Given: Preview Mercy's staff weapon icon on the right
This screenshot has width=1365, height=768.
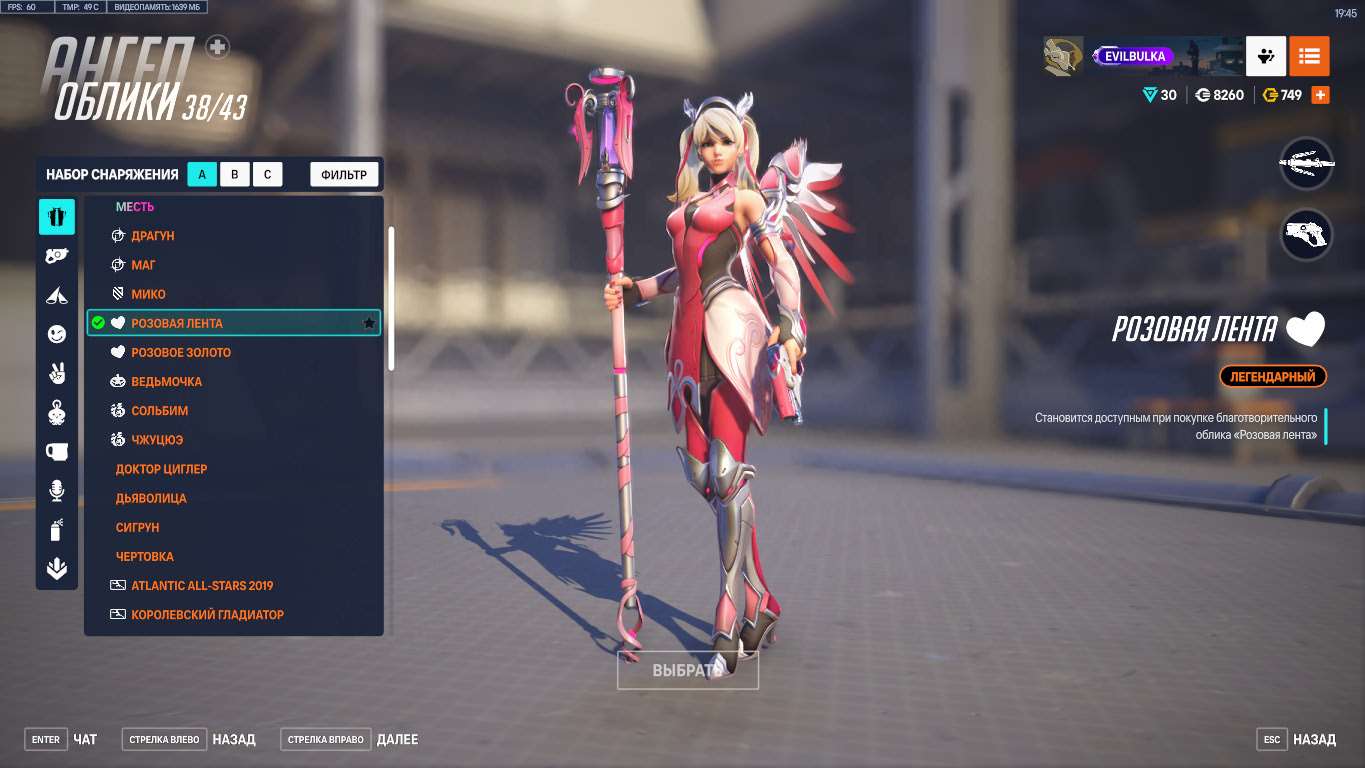Looking at the screenshot, I should (1307, 163).
